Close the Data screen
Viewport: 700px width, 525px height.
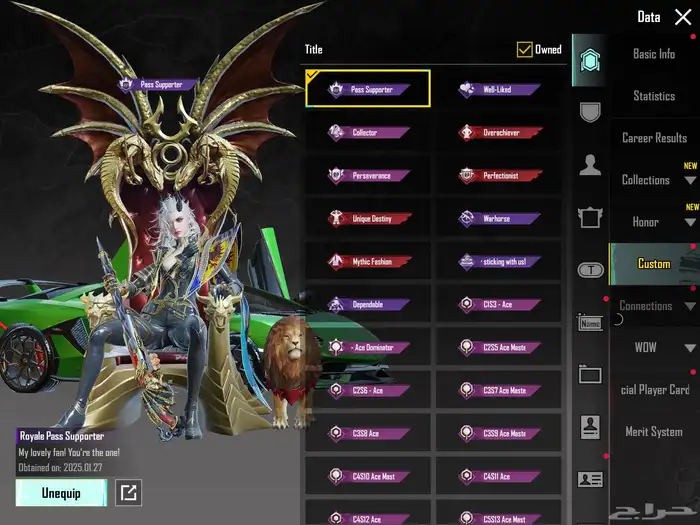pyautogui.click(x=682, y=17)
